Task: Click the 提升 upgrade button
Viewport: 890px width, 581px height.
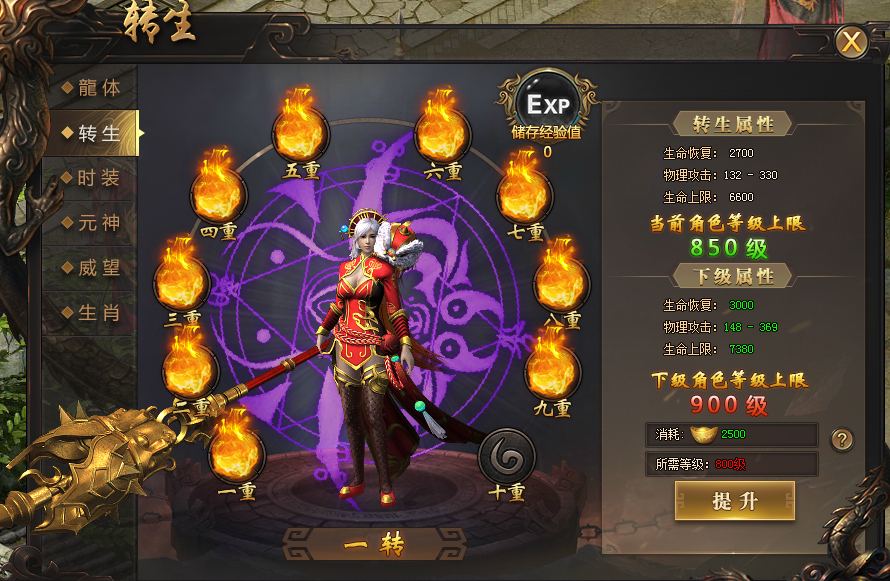Action: click(x=735, y=501)
